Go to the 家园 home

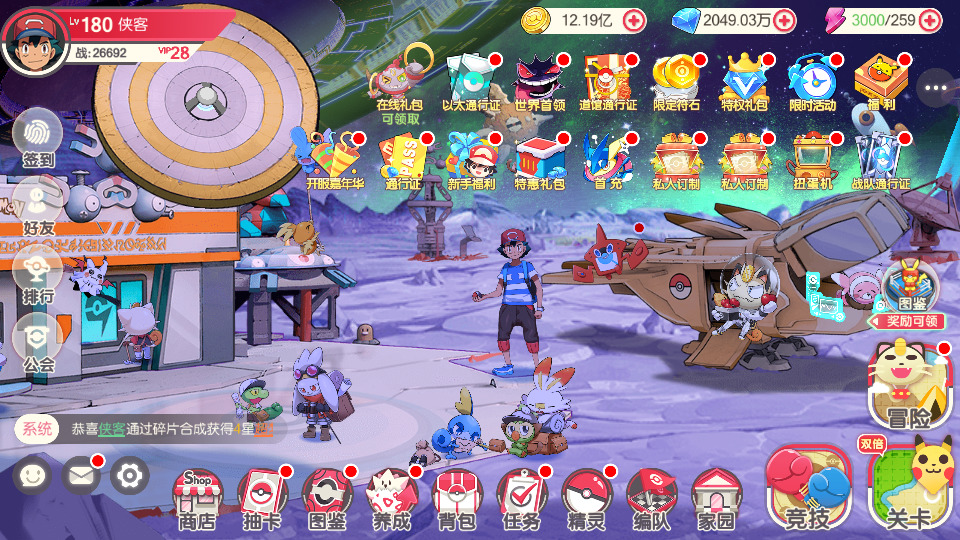716,498
